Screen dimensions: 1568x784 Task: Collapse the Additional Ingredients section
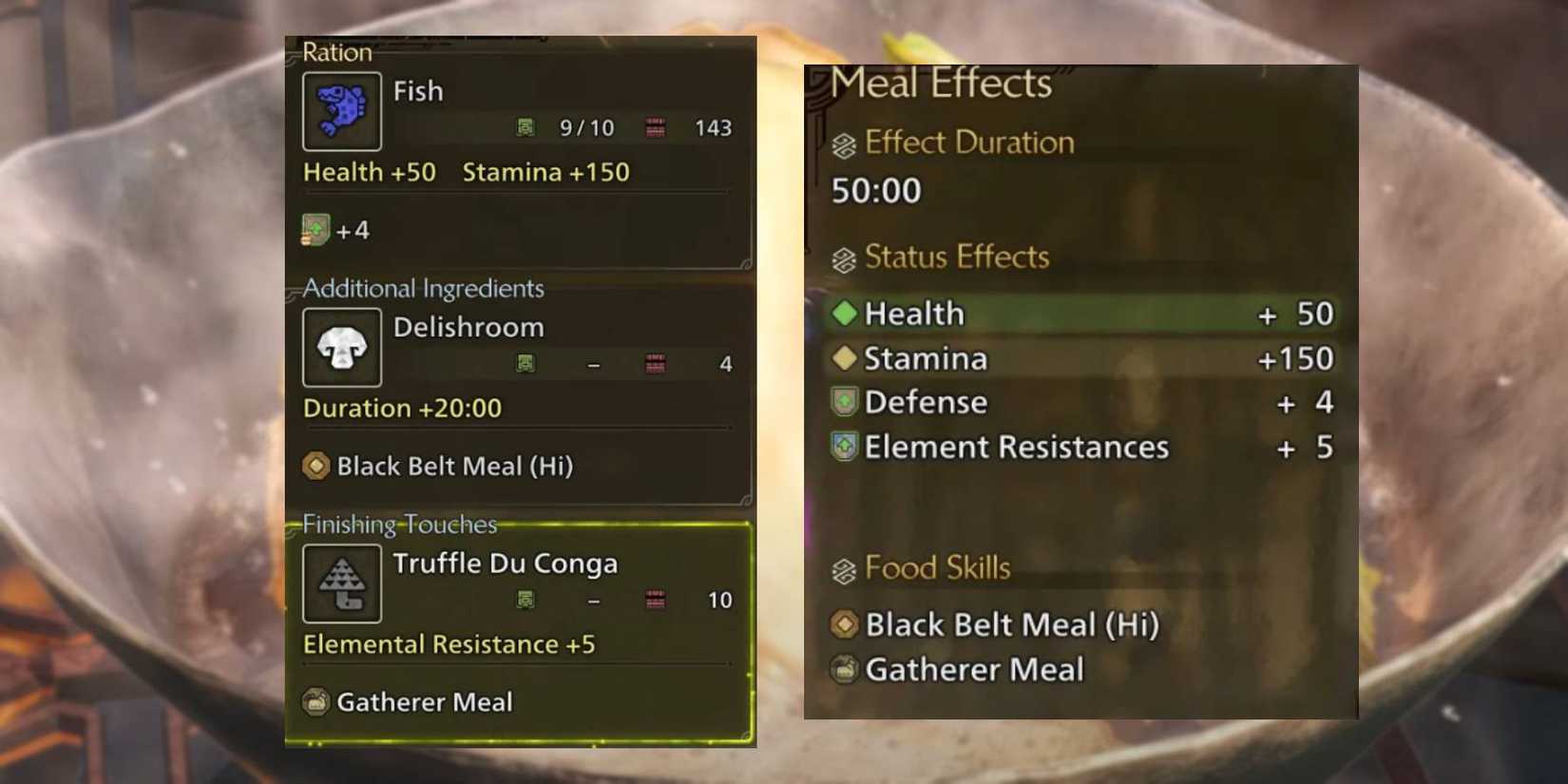pyautogui.click(x=422, y=289)
